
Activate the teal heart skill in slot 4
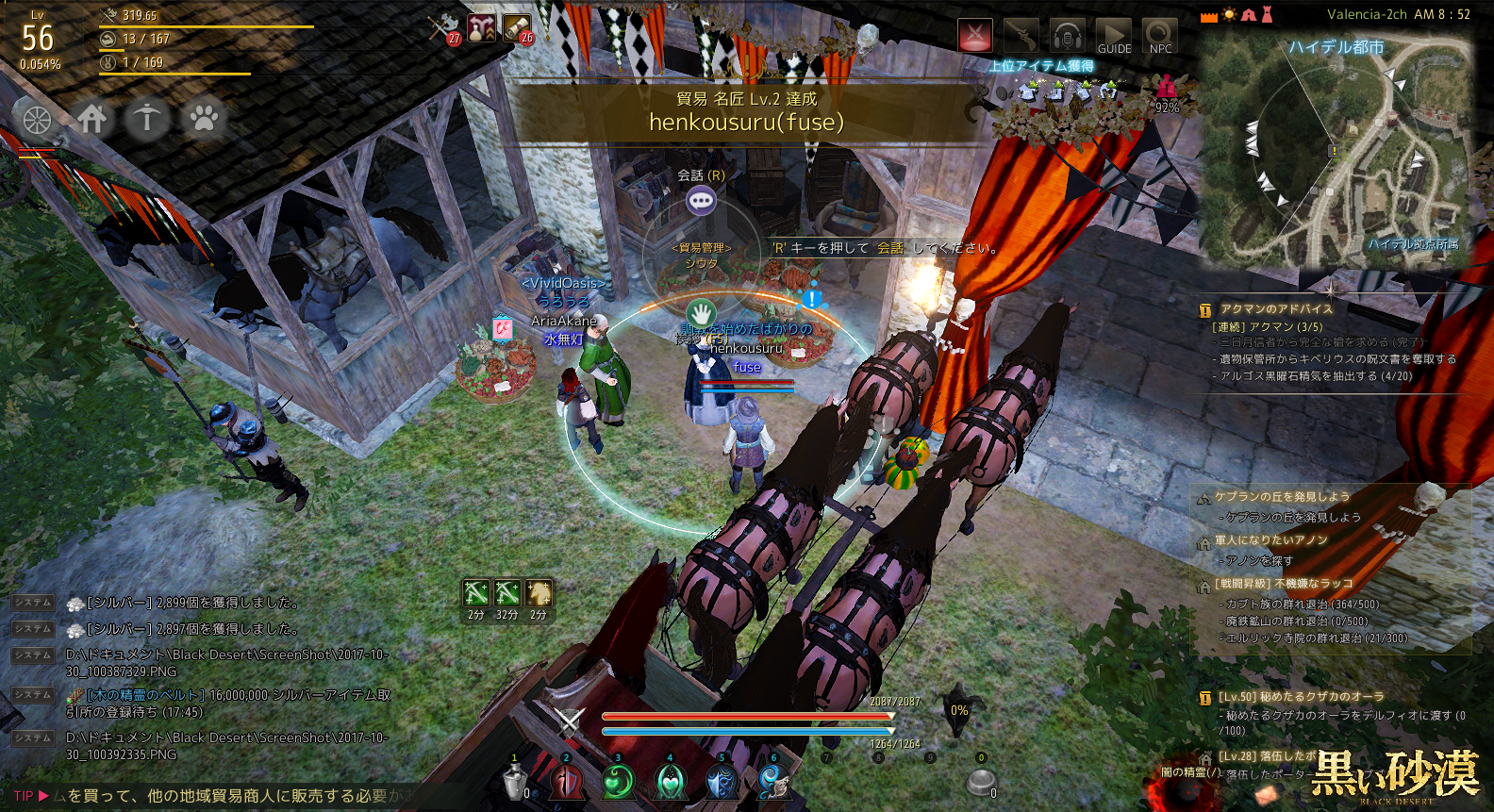pyautogui.click(x=671, y=782)
